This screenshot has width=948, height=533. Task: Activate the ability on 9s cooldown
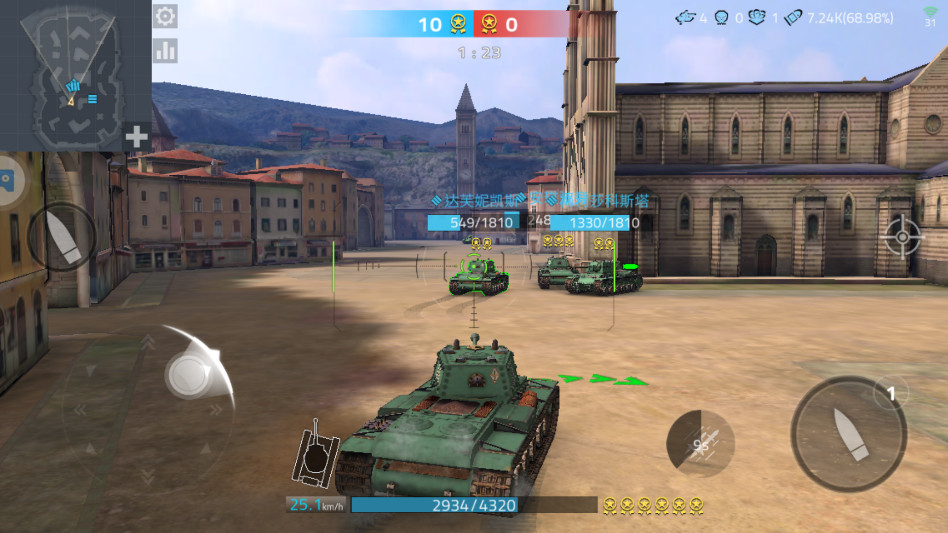pyautogui.click(x=700, y=443)
